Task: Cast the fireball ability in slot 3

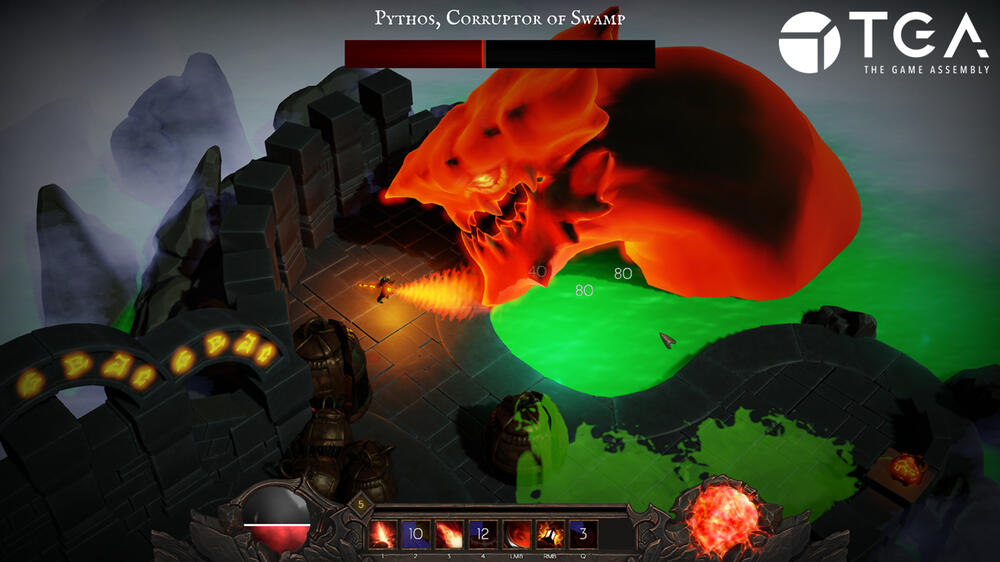Action: click(450, 533)
